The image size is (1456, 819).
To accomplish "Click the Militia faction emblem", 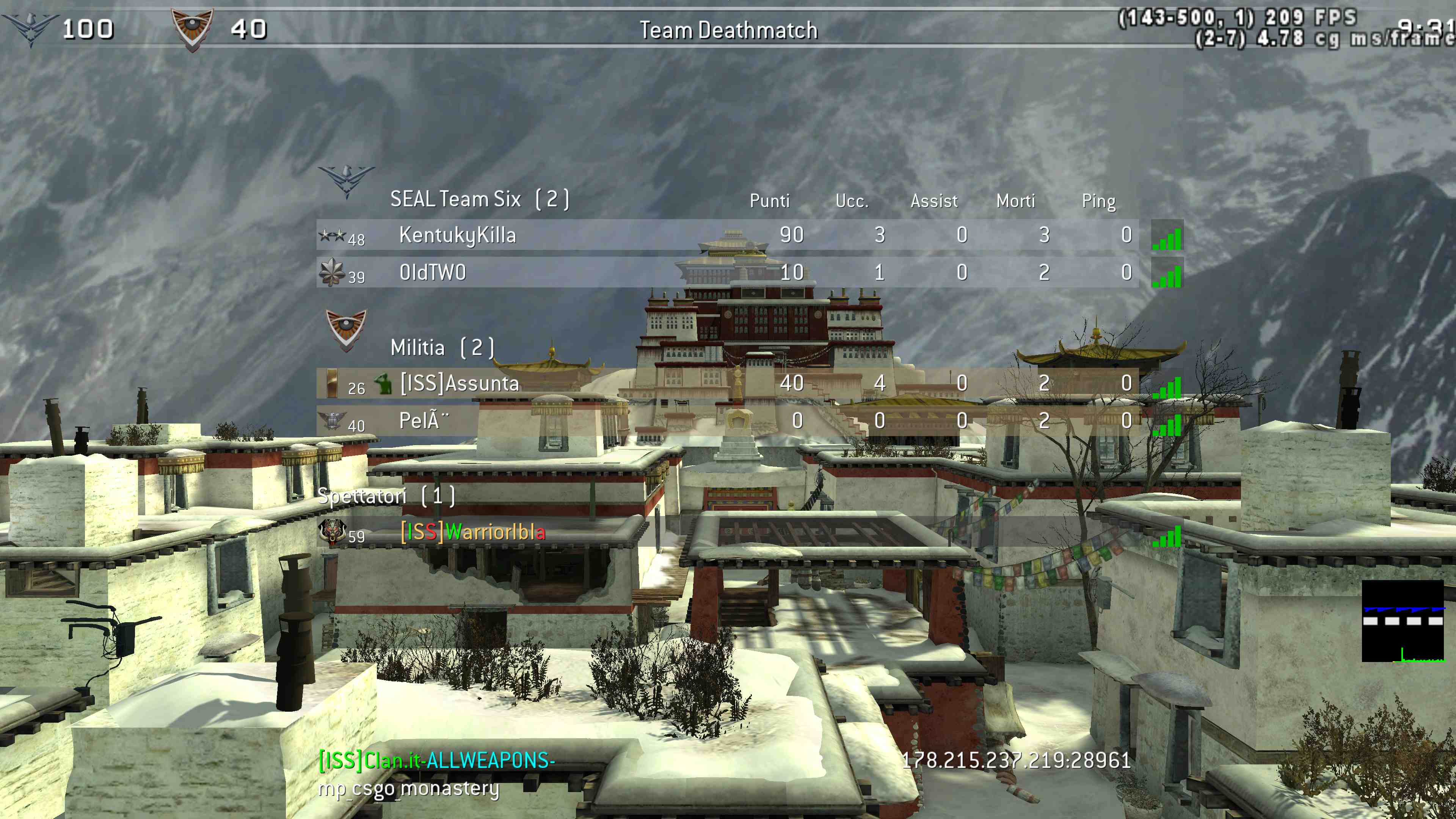I will (346, 329).
